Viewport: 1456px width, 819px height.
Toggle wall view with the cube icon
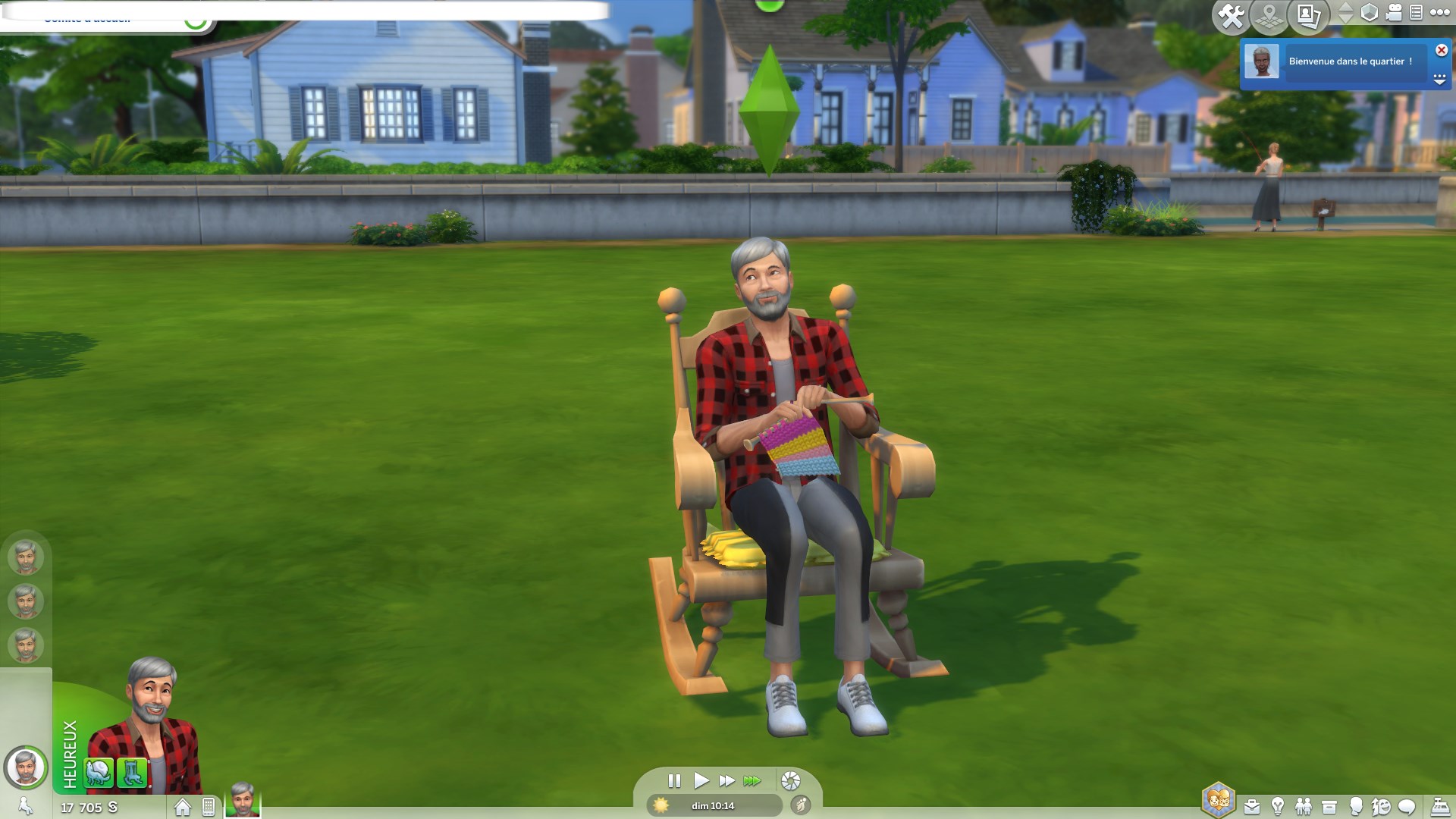pyautogui.click(x=1370, y=13)
